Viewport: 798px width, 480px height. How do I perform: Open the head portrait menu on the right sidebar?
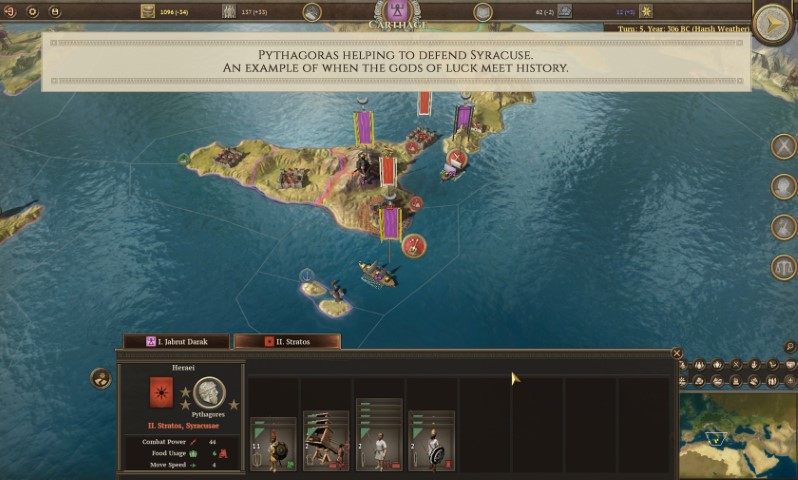784,187
